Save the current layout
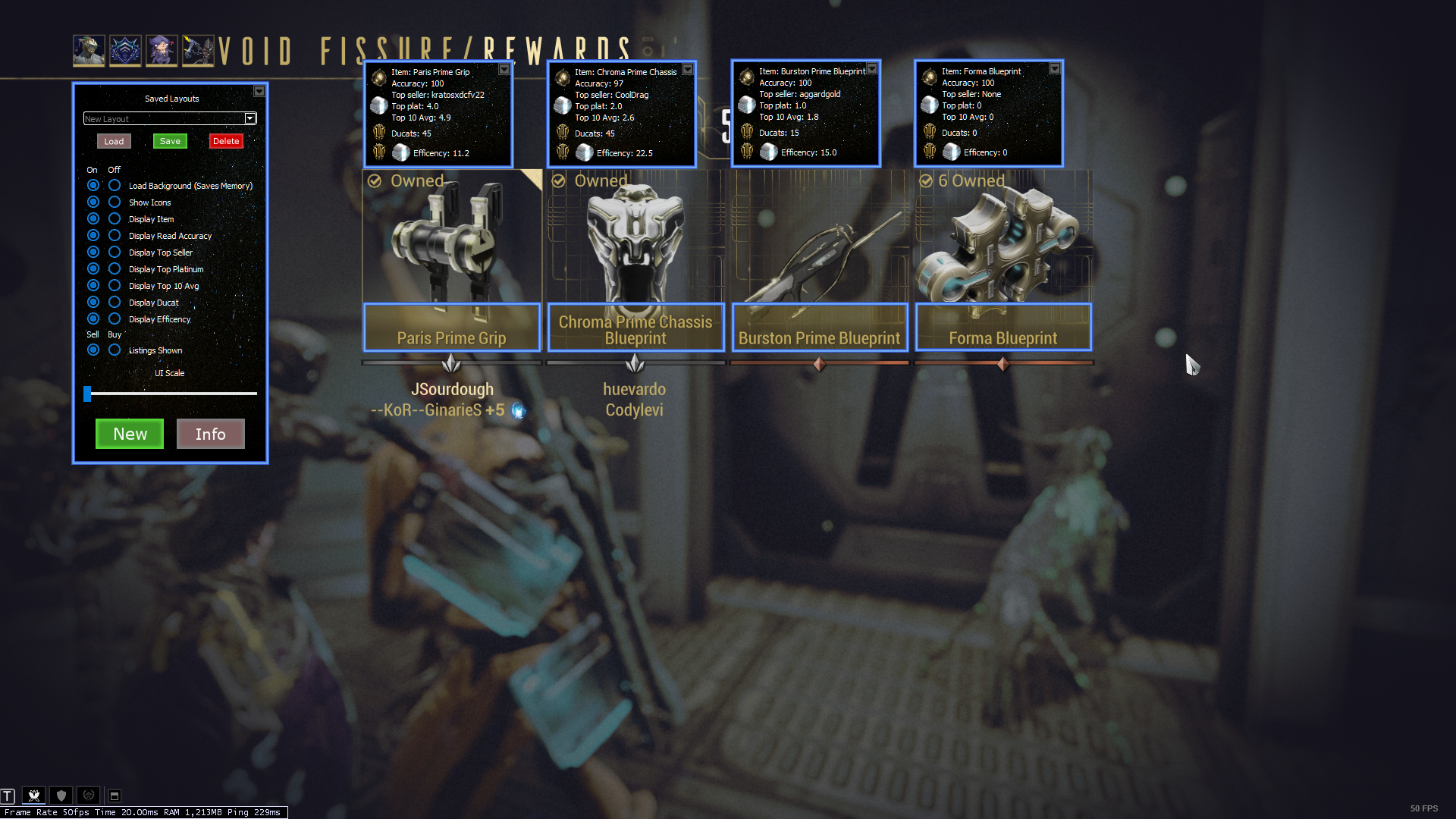This screenshot has width=1456, height=819. 170,141
